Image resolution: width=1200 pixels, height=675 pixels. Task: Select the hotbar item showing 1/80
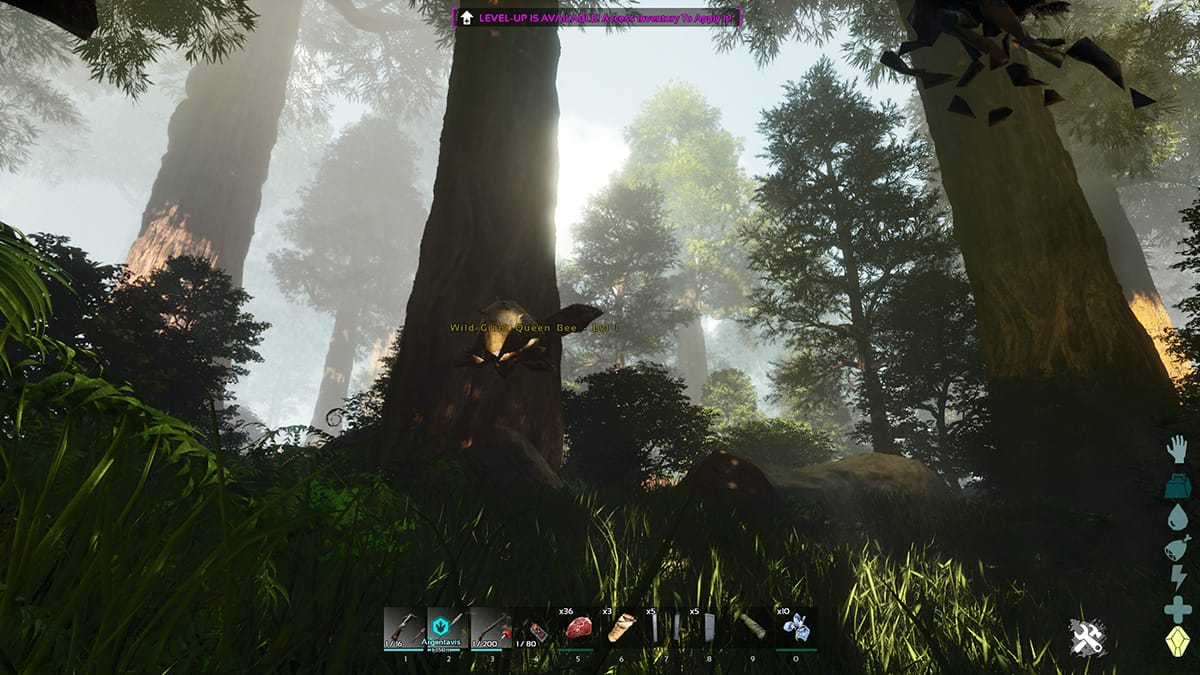point(535,630)
